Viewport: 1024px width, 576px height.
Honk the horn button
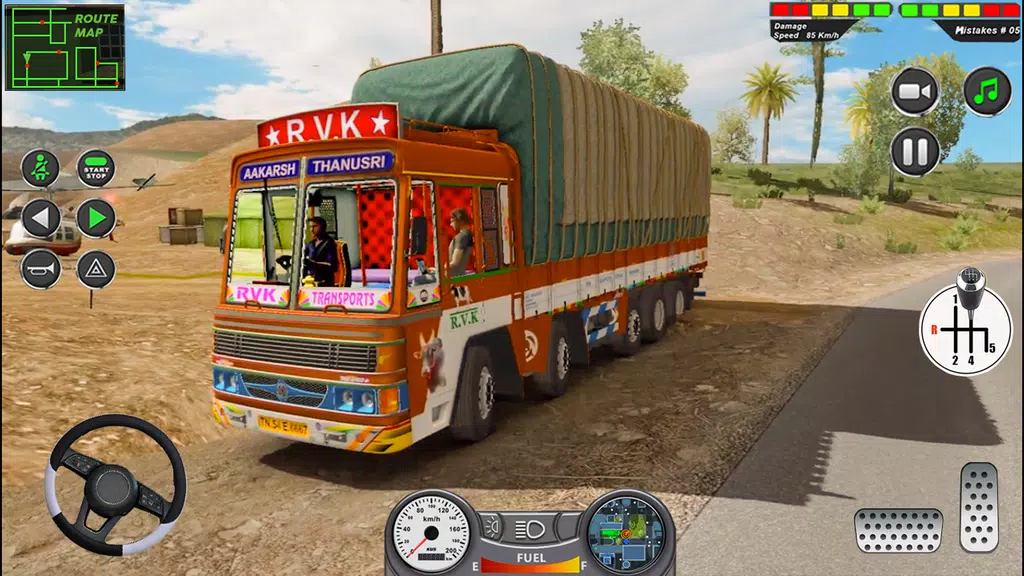coord(40,269)
